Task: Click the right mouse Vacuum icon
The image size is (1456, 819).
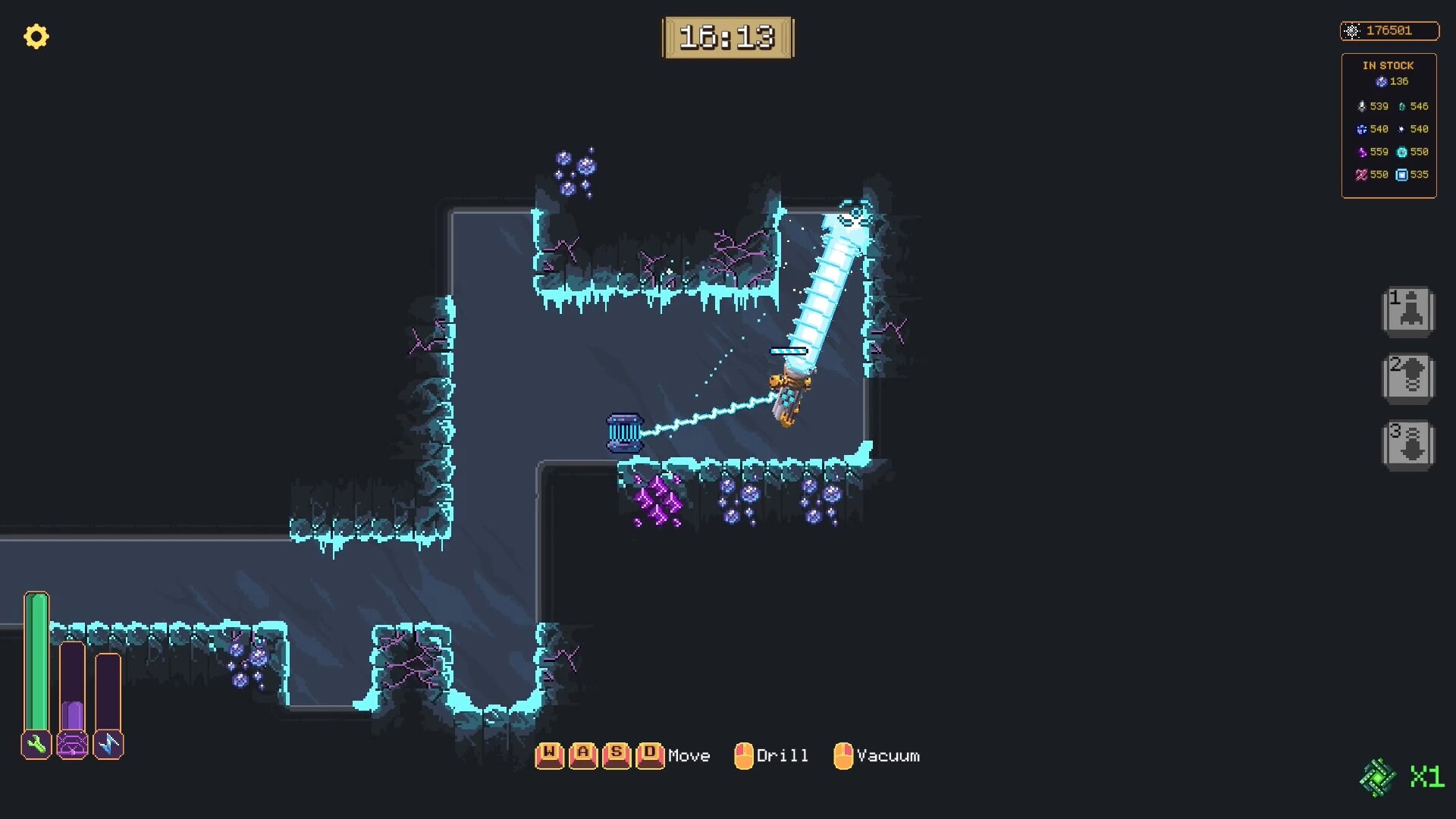Action: coord(843,755)
